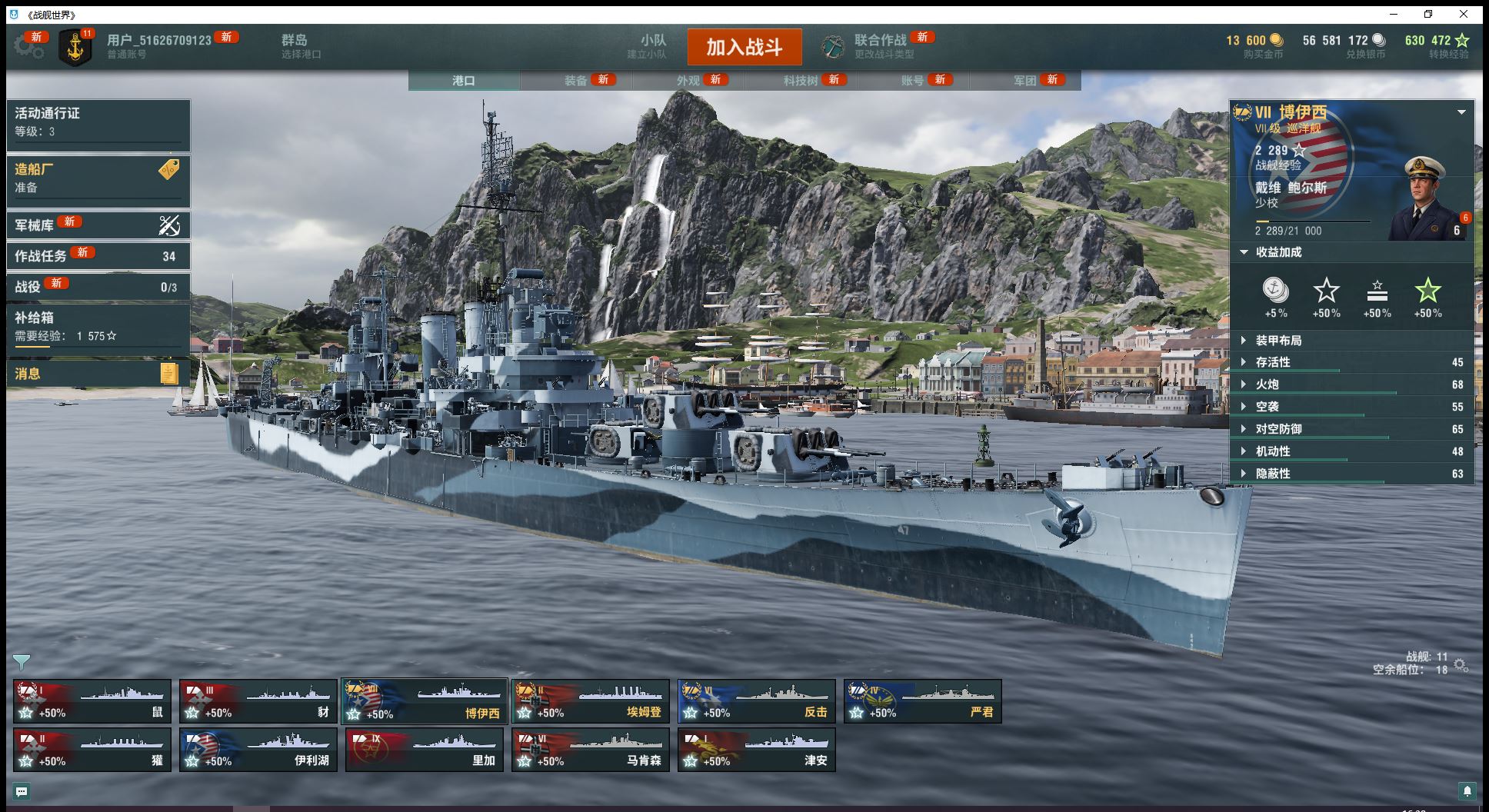Screen dimensions: 1489x812
Task: Select the 埃姆登 ship in carousel
Action: [591, 701]
